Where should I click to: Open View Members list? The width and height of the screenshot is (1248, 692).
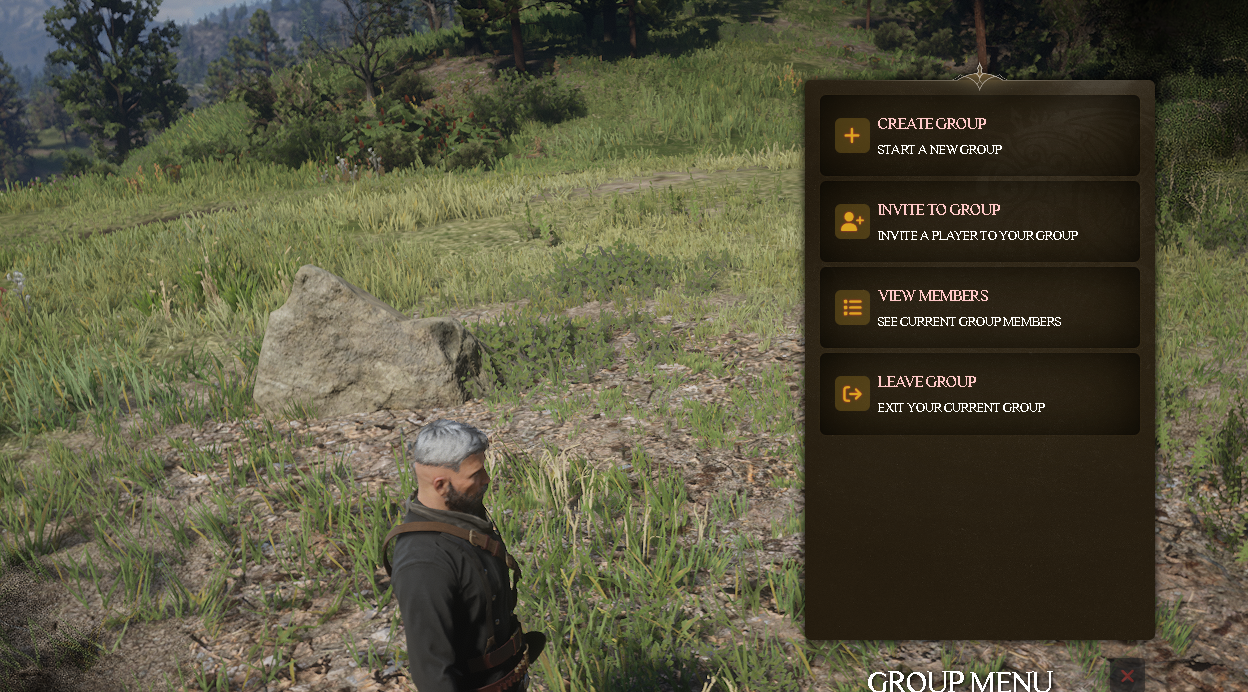[979, 308]
